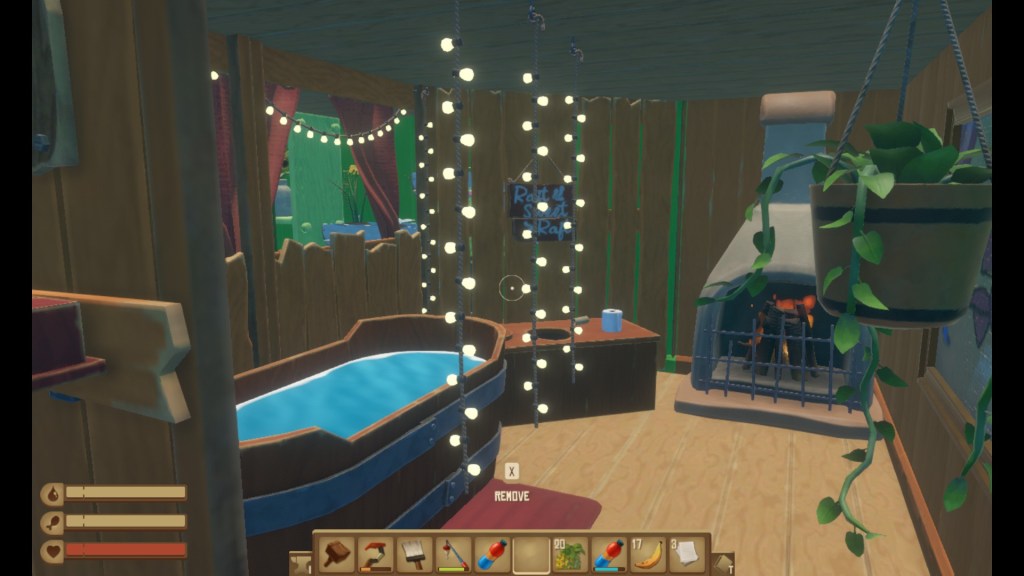Screen dimensions: 1024x576
Task: Select the paint brush slot
Action: [414, 554]
